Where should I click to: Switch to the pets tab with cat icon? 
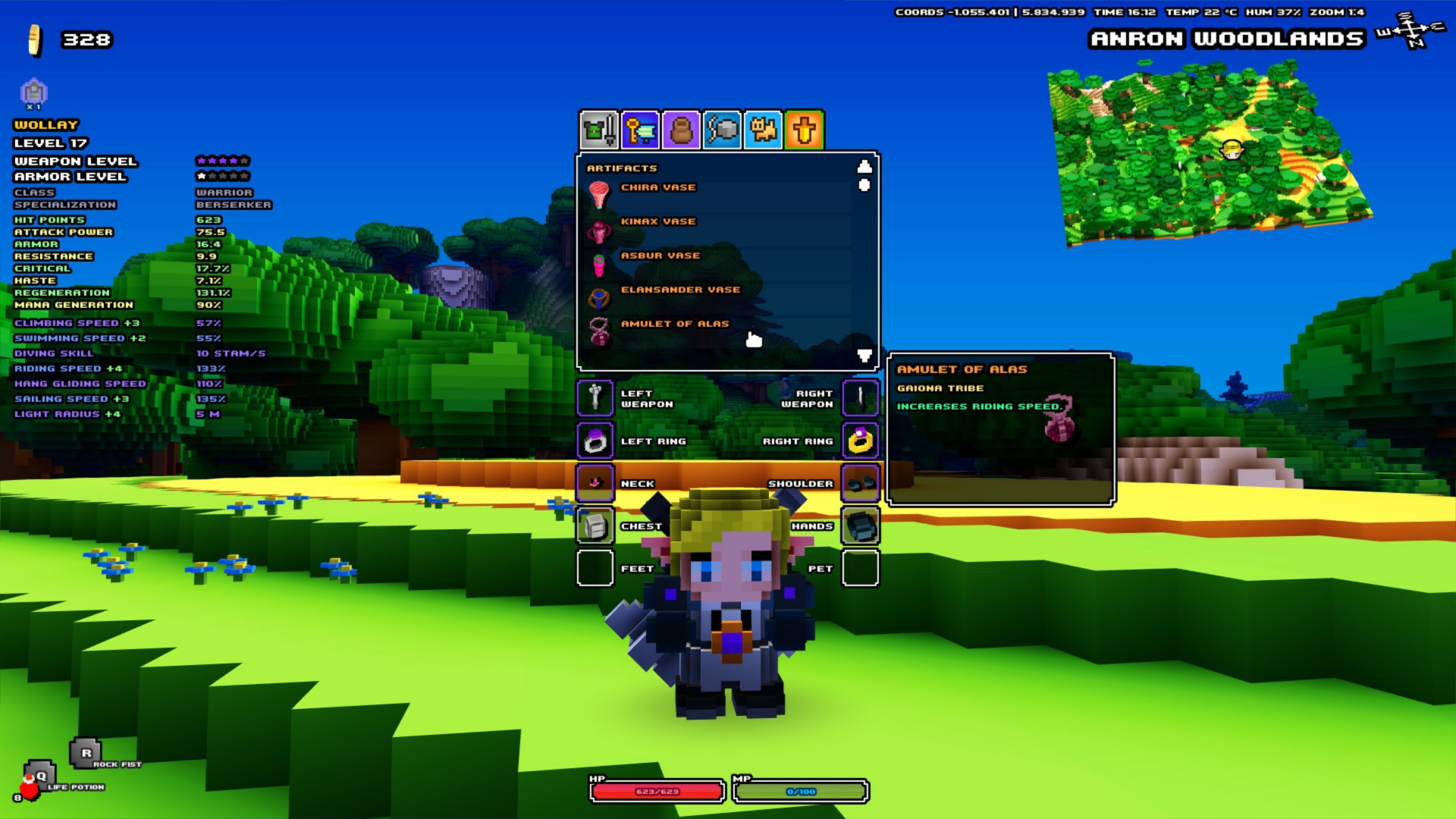[x=763, y=130]
